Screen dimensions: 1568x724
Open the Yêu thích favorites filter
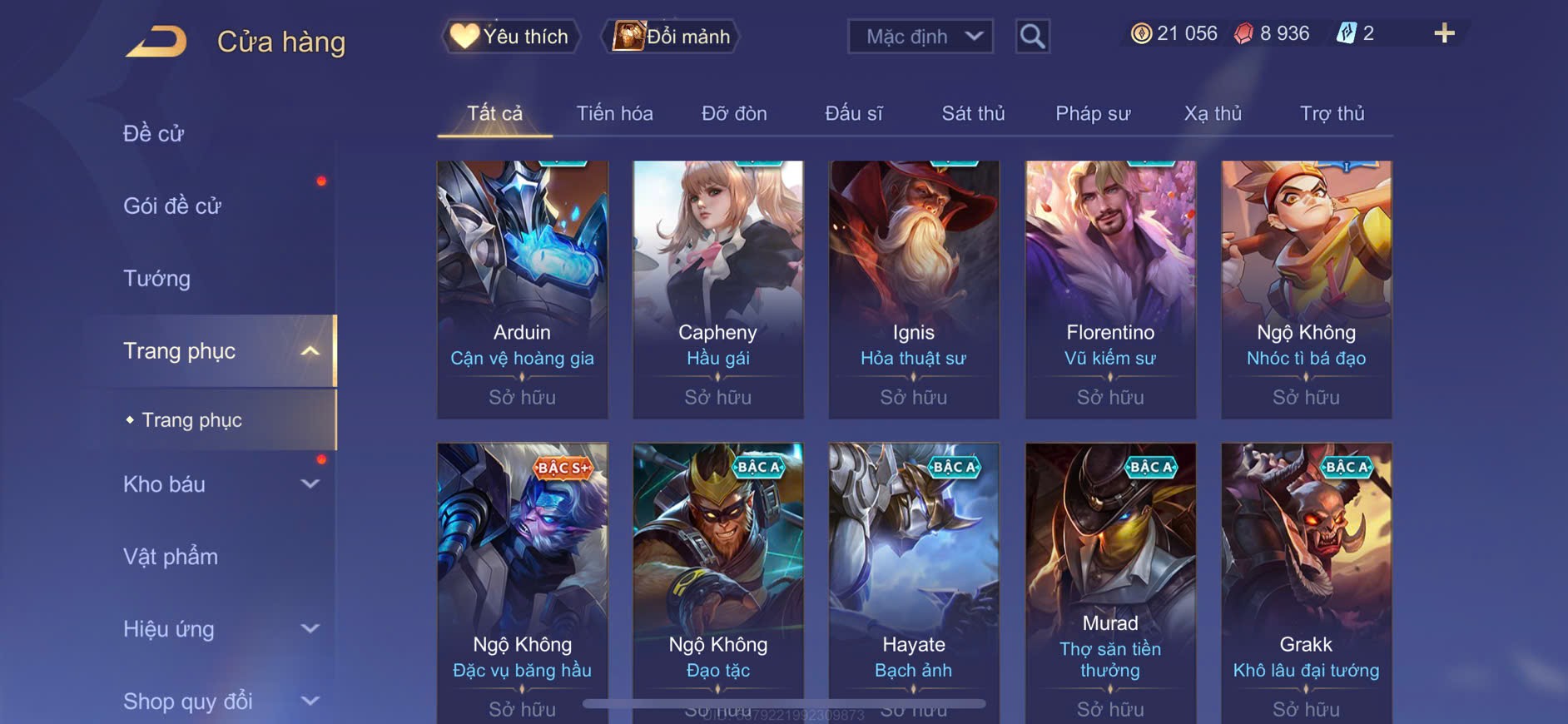tap(509, 37)
